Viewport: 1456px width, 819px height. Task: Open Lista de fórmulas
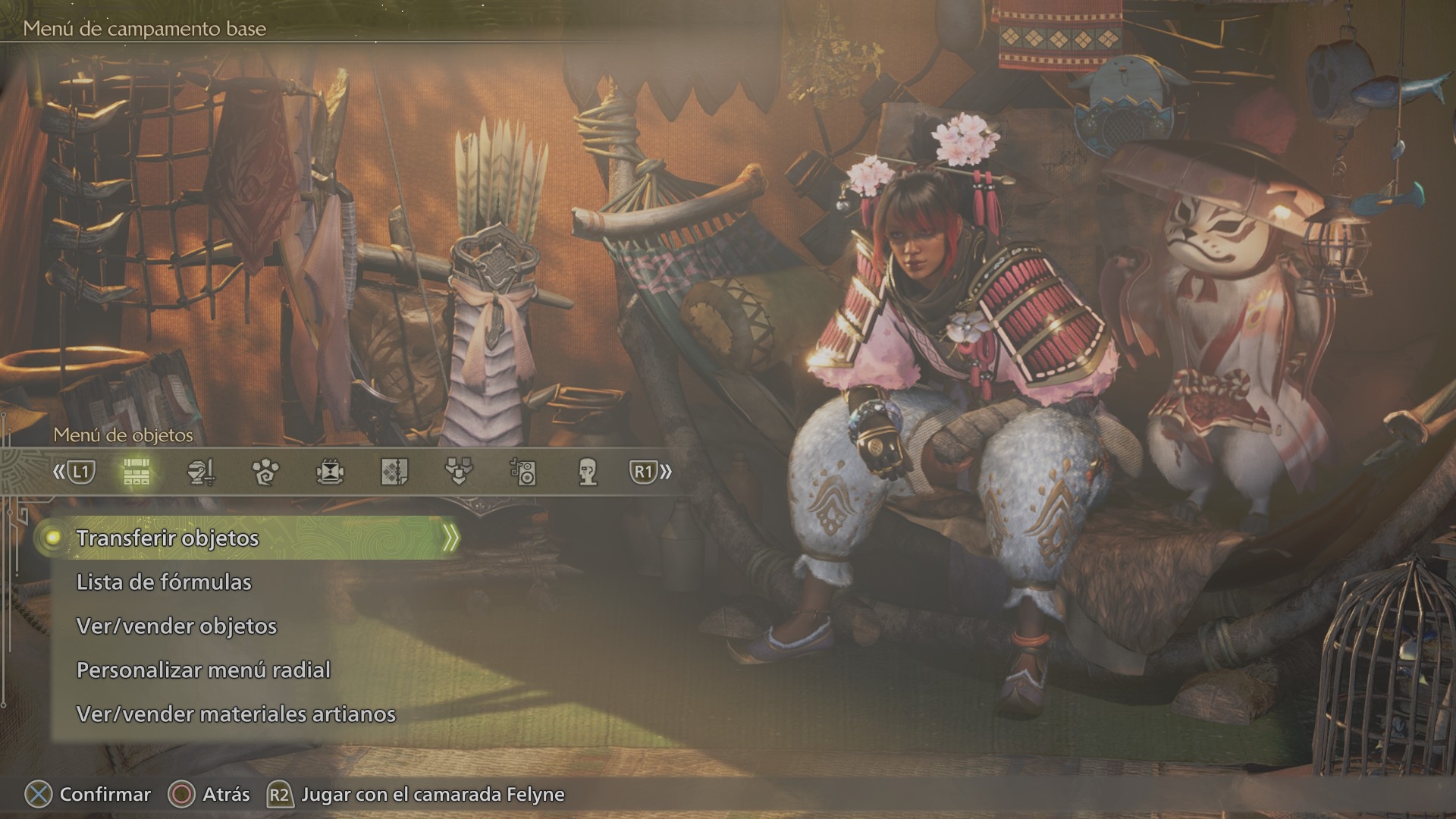(x=164, y=582)
